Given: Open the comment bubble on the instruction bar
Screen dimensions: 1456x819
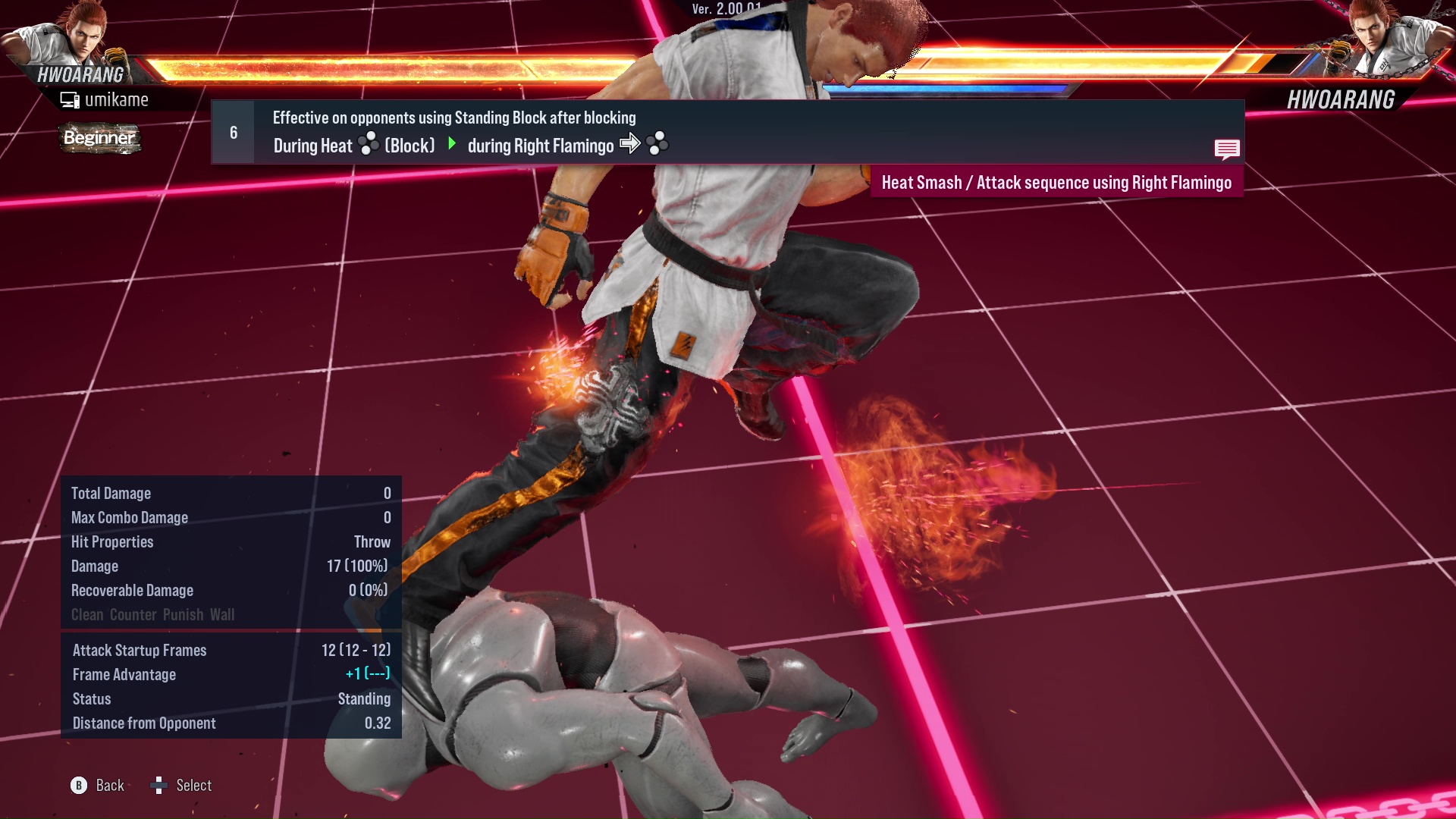Looking at the screenshot, I should [x=1227, y=149].
